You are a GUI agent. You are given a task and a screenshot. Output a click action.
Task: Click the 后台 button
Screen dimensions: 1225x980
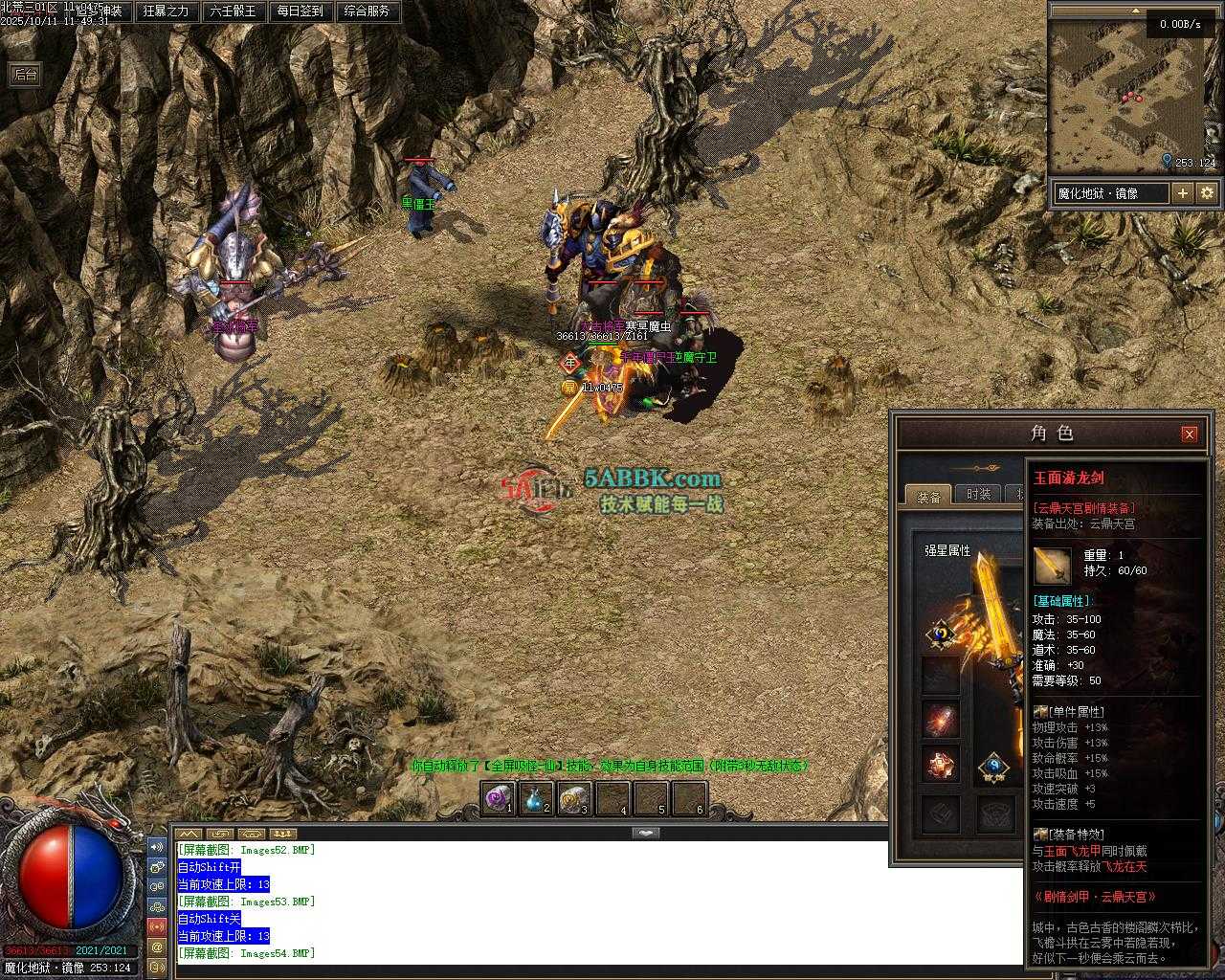pyautogui.click(x=25, y=75)
